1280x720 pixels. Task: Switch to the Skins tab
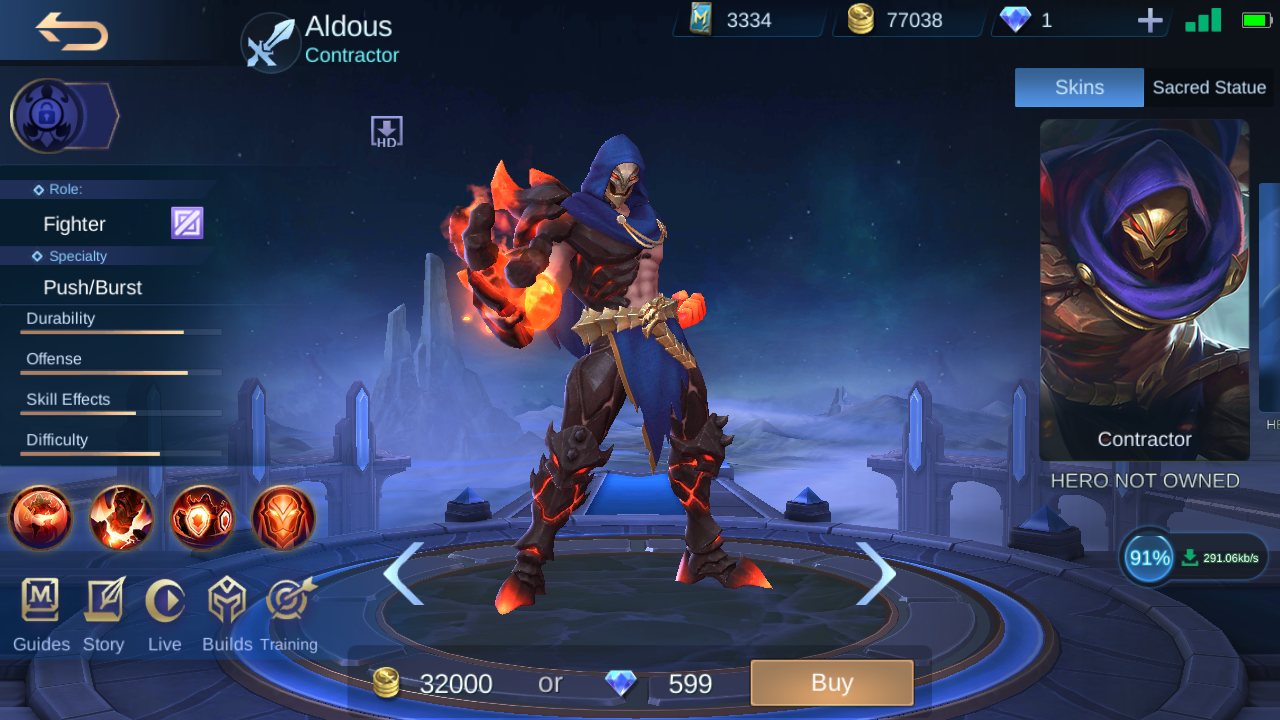[x=1079, y=87]
